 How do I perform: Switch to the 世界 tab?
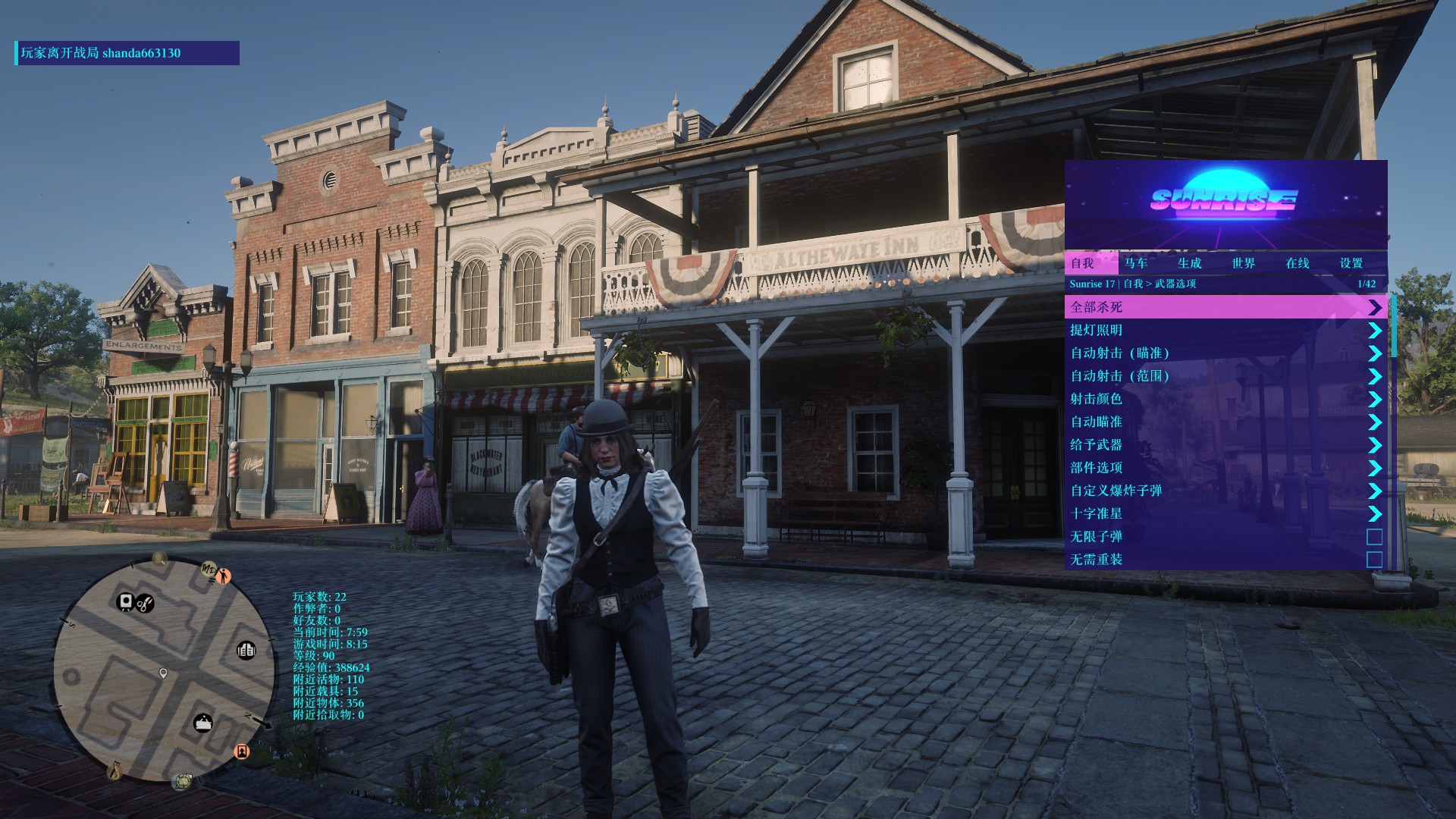1244,263
